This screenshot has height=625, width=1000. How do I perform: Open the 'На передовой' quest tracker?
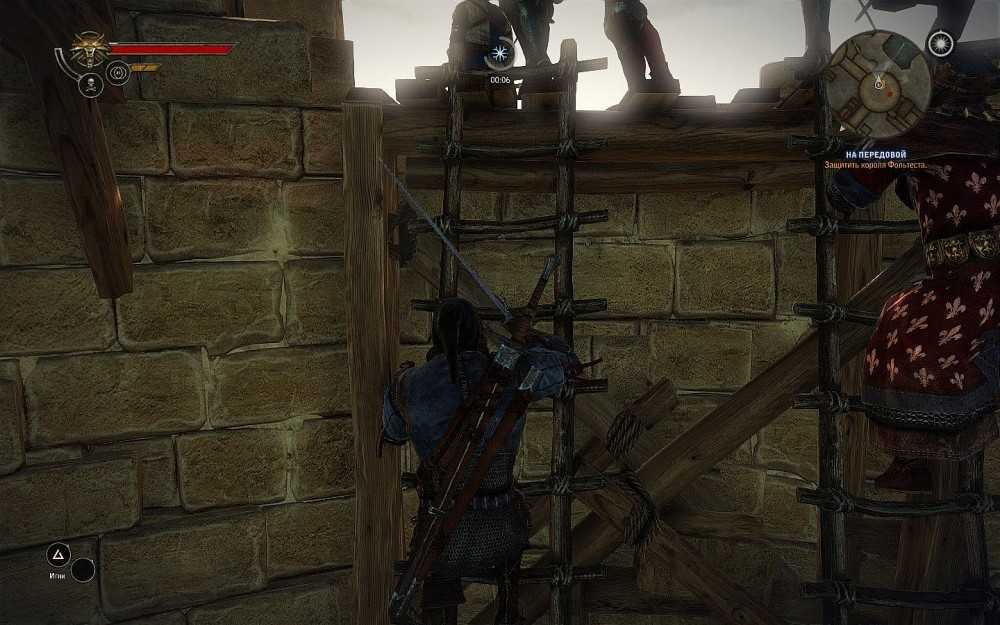864,154
